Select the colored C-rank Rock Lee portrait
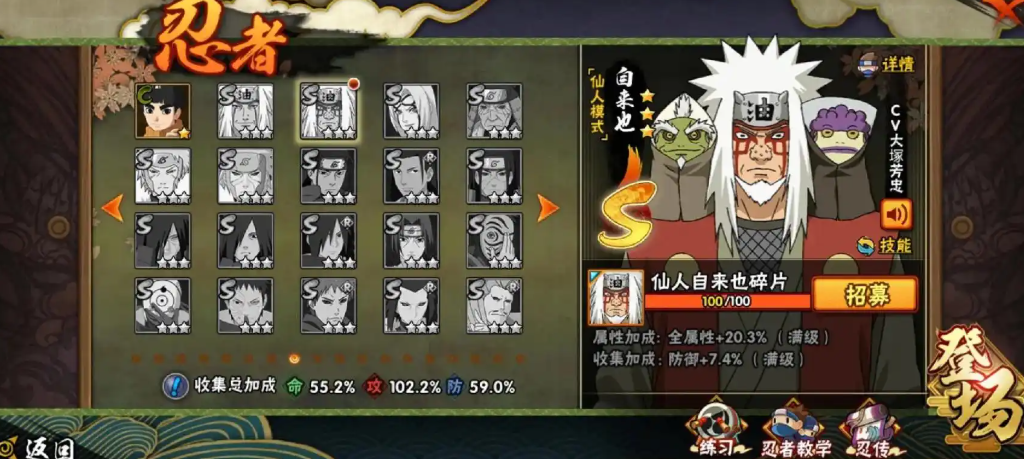1024x459 pixels. pyautogui.click(x=162, y=110)
